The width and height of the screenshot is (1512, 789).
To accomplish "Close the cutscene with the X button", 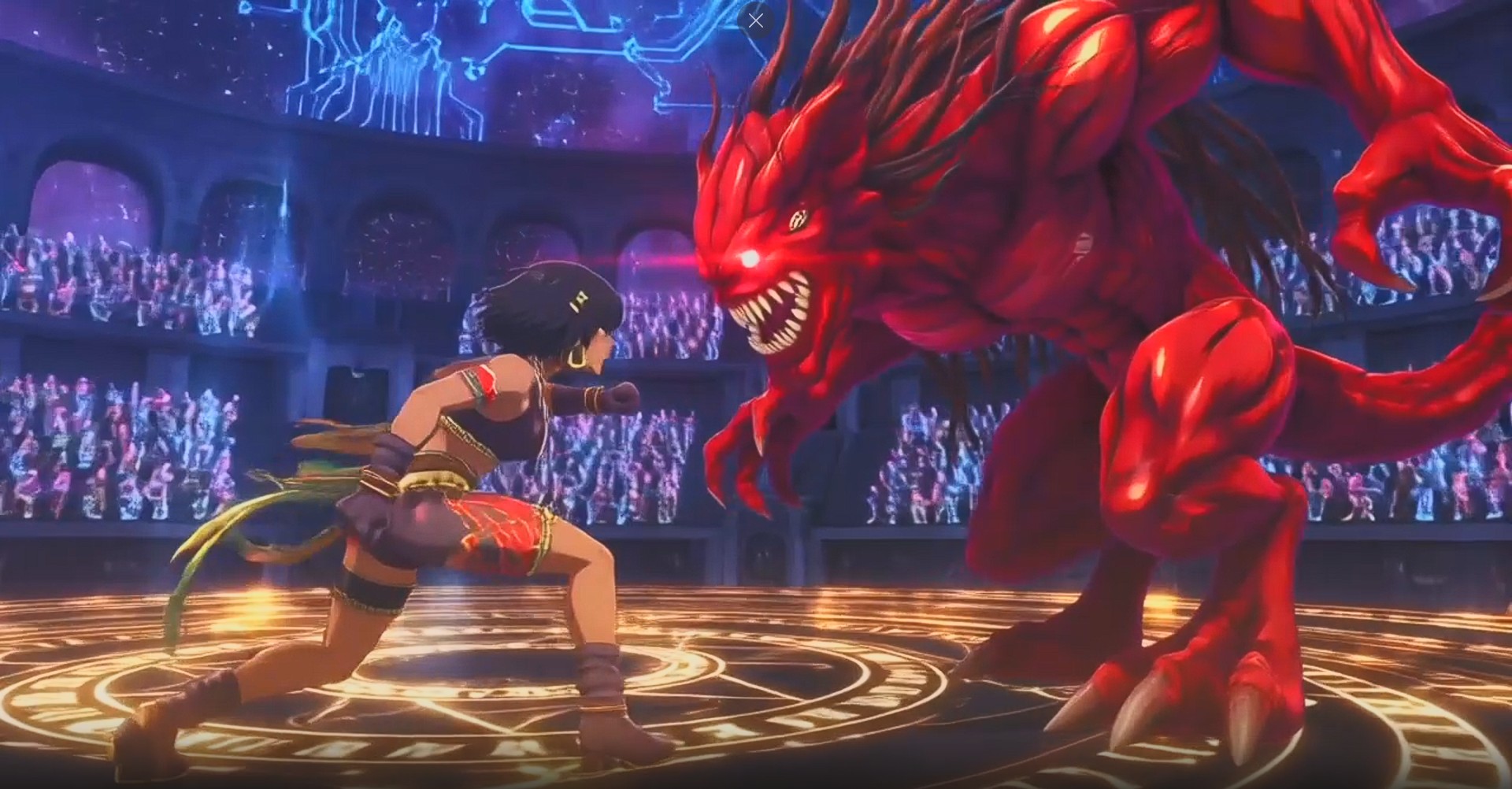I will pos(755,21).
